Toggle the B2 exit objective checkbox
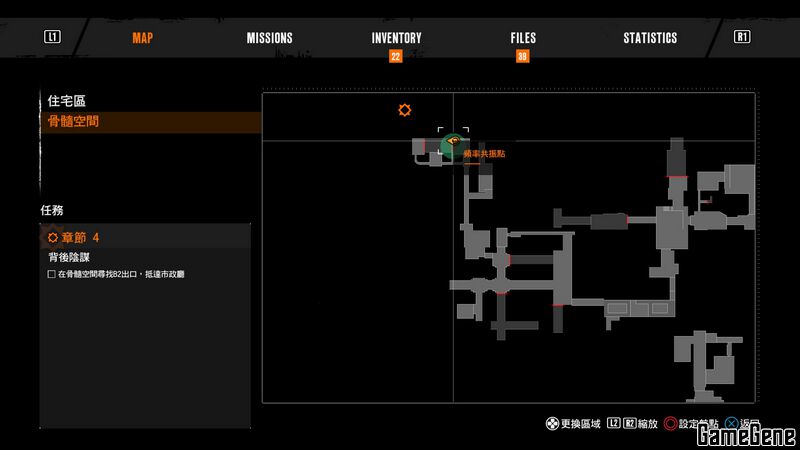 [x=51, y=274]
